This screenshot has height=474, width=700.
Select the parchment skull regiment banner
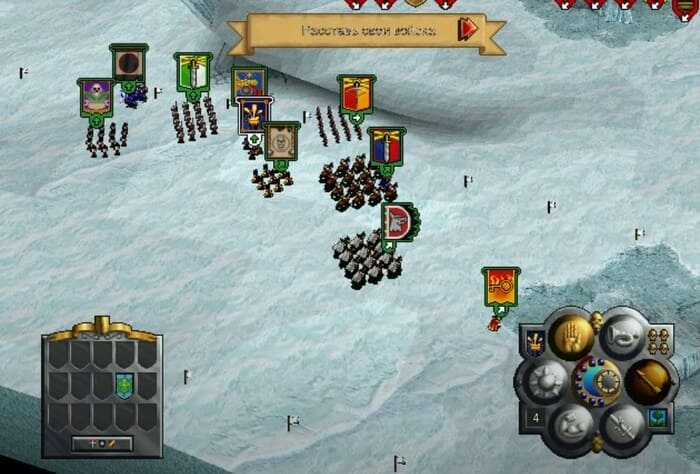click(282, 140)
